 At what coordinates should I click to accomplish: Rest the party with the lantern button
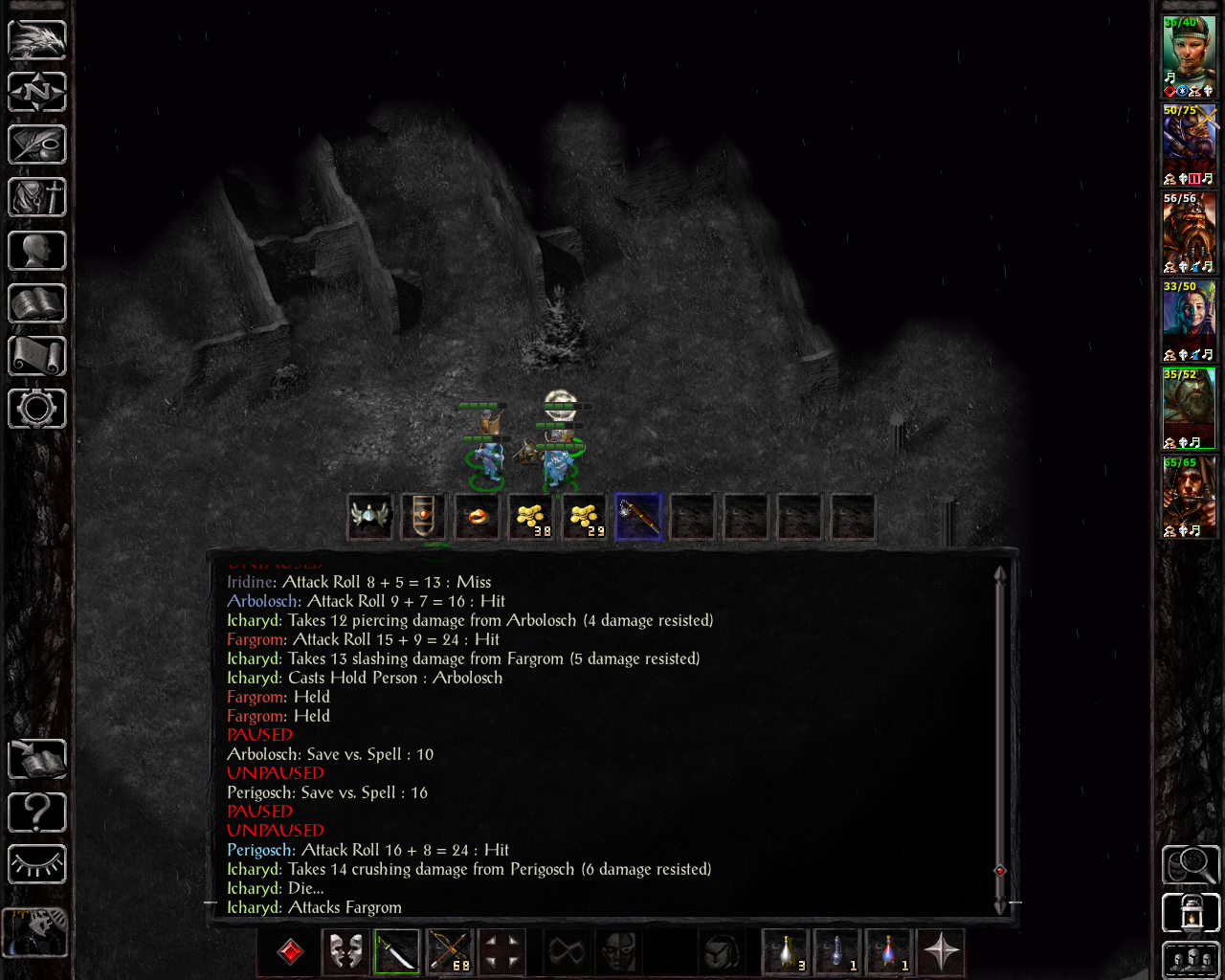pos(1191,912)
